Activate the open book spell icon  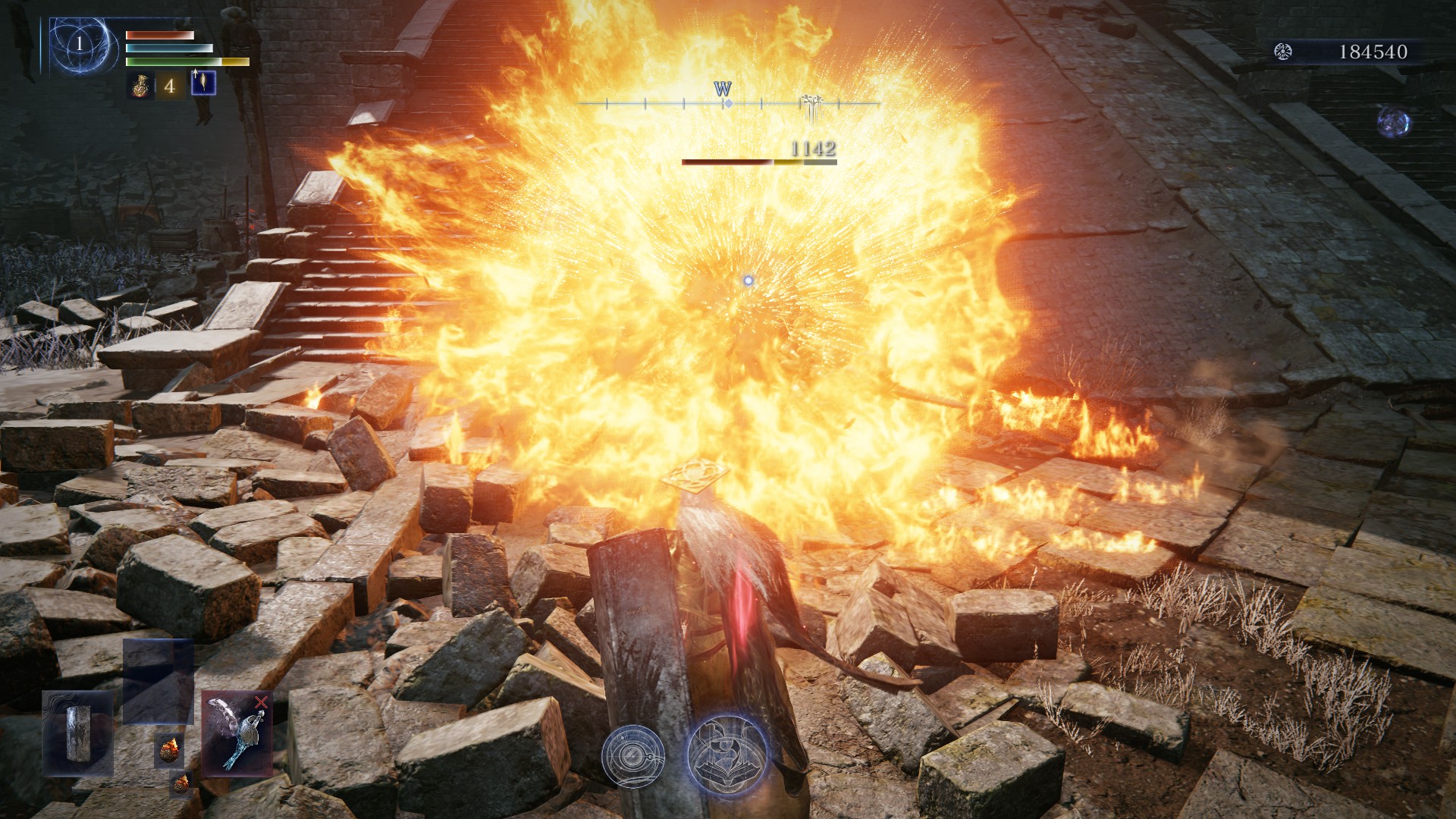(x=728, y=755)
